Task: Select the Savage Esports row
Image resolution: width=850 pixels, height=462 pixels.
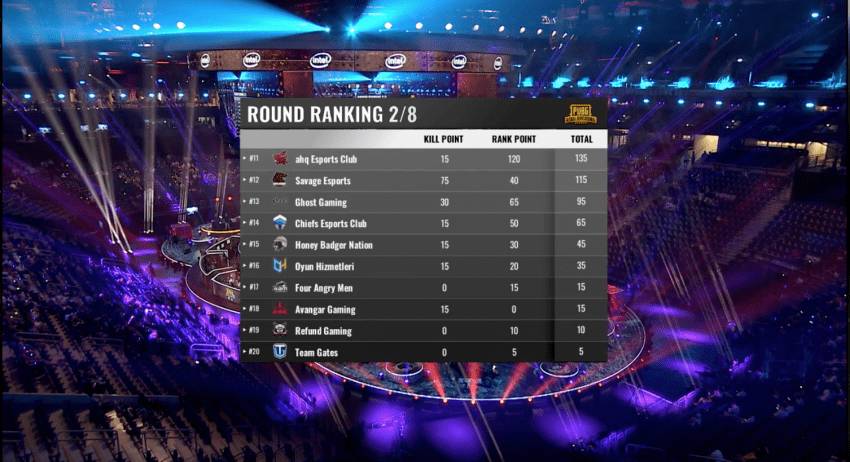Action: [422, 181]
